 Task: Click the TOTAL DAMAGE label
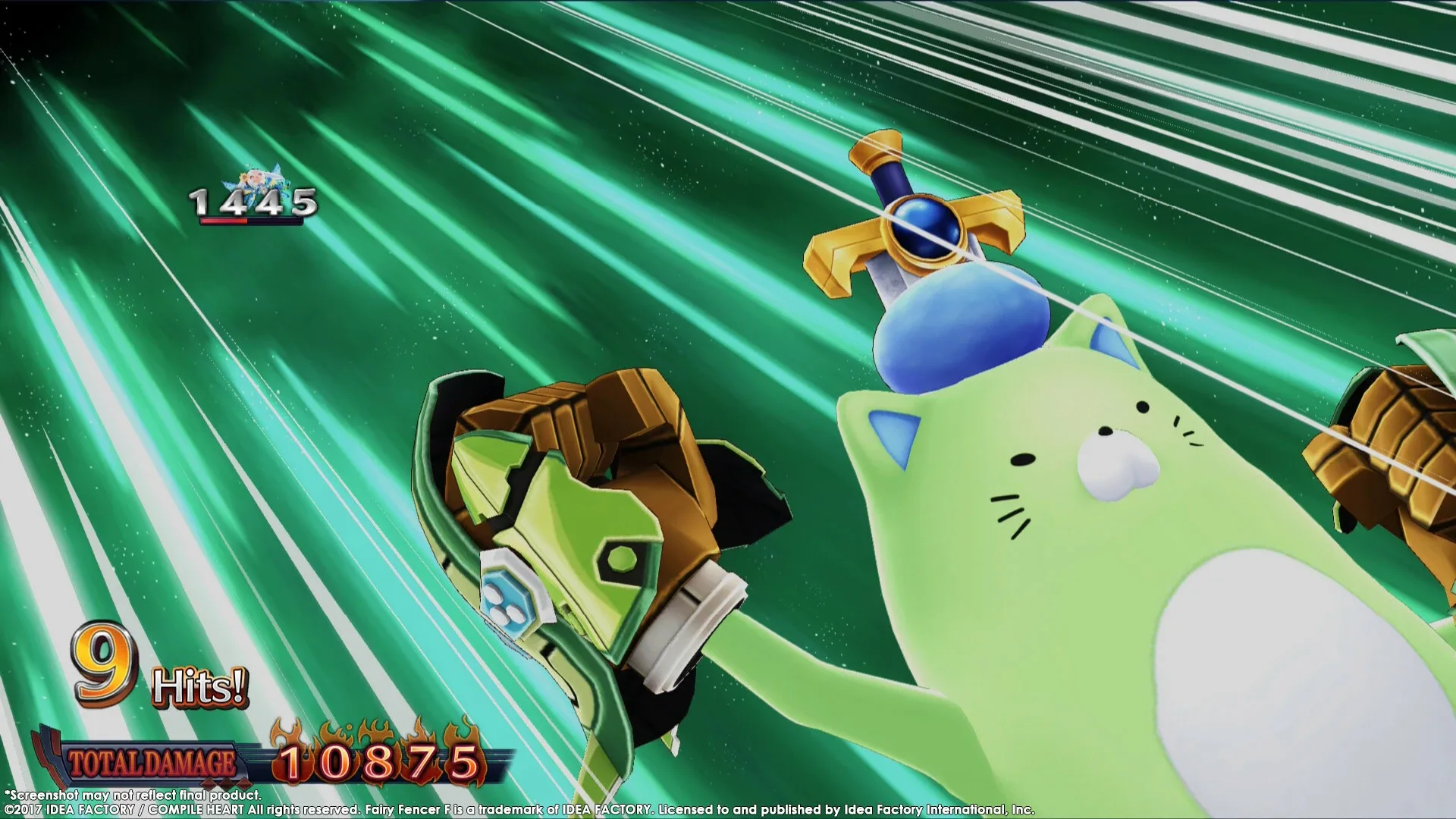coord(152,760)
